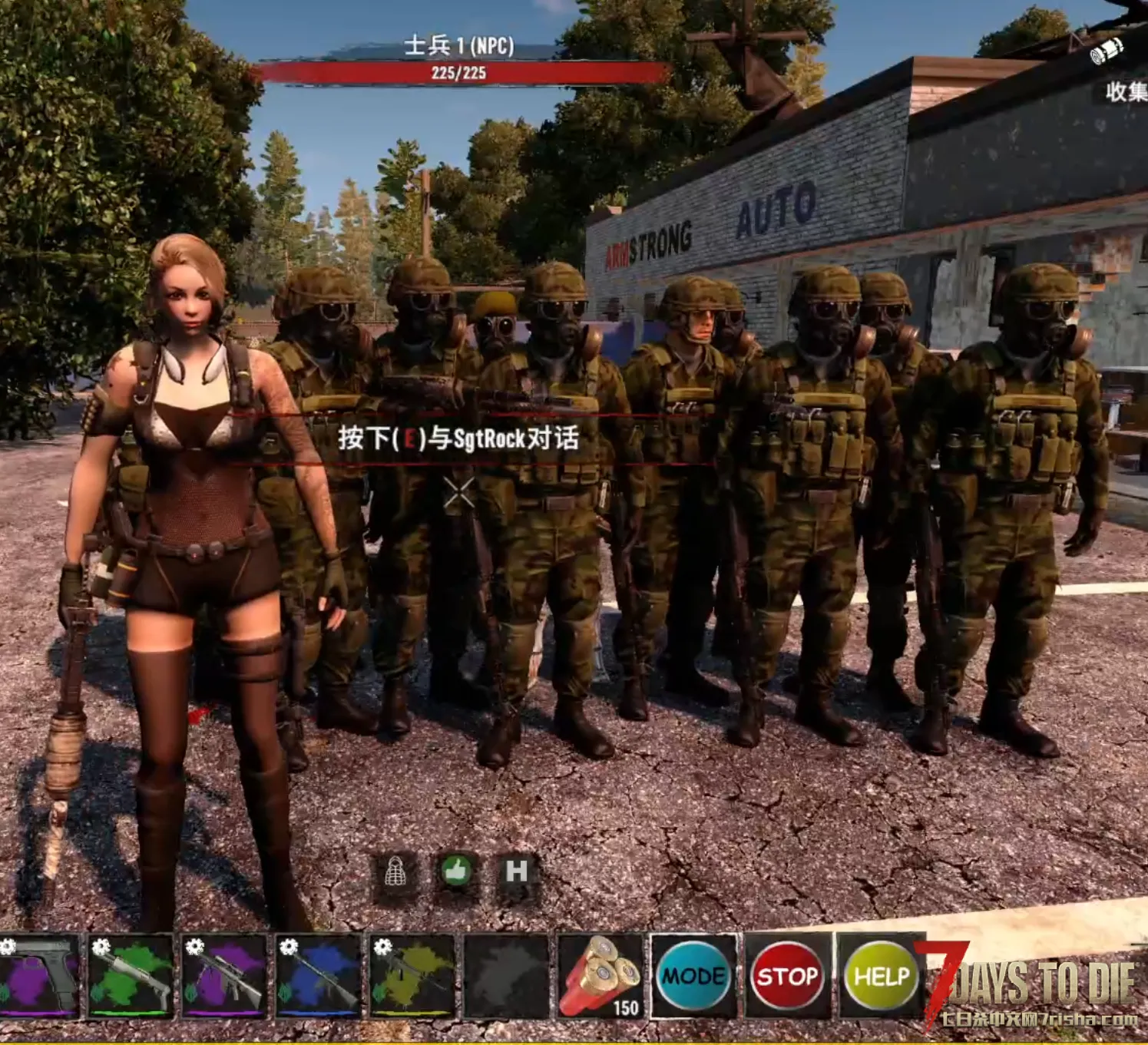Select the shotgun shells stack
Viewport: 1148px width, 1045px height.
click(600, 977)
